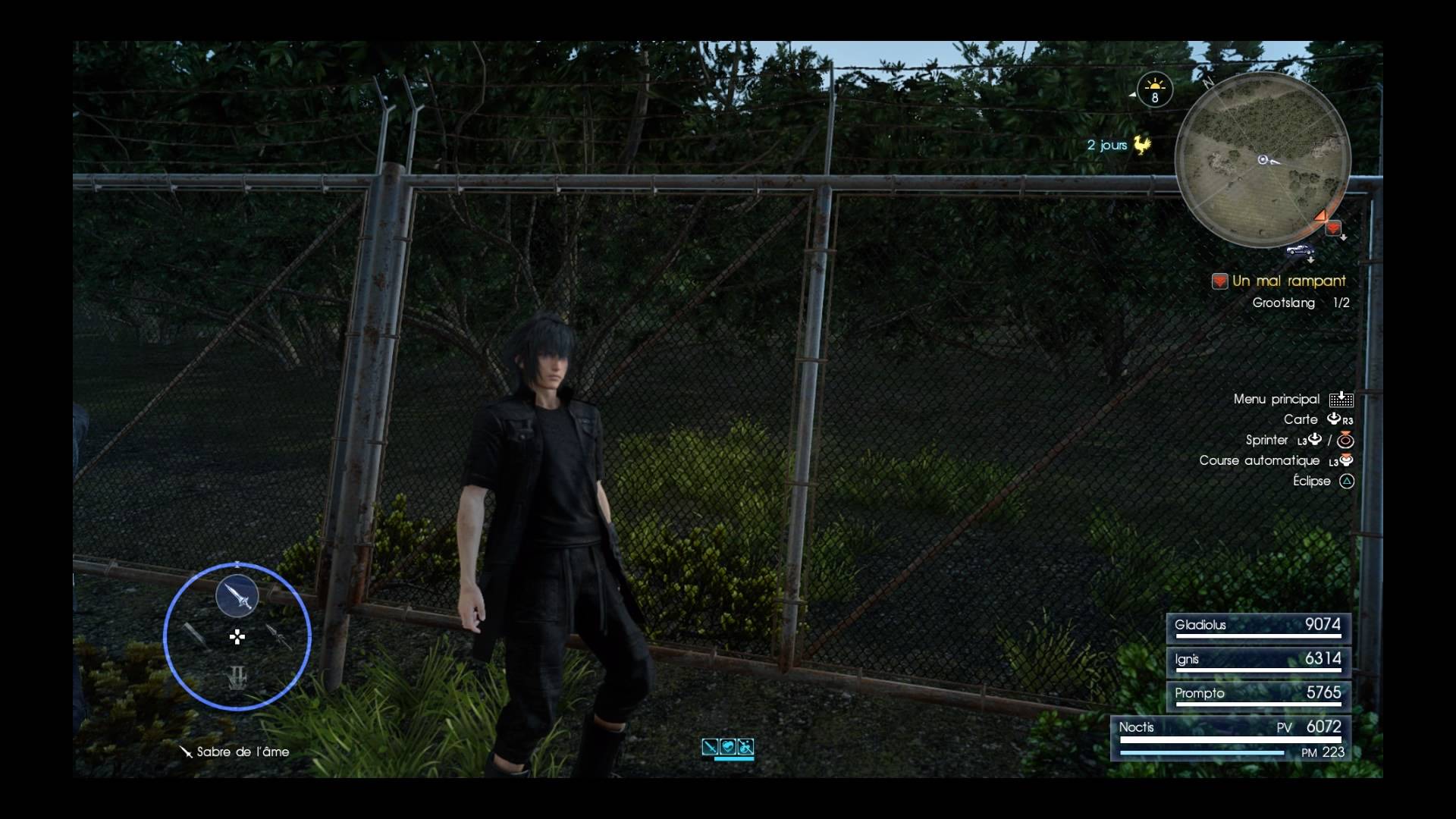This screenshot has width=1456, height=819.
Task: Choose the royal arm slot in the weapon wheel
Action: 237,677
